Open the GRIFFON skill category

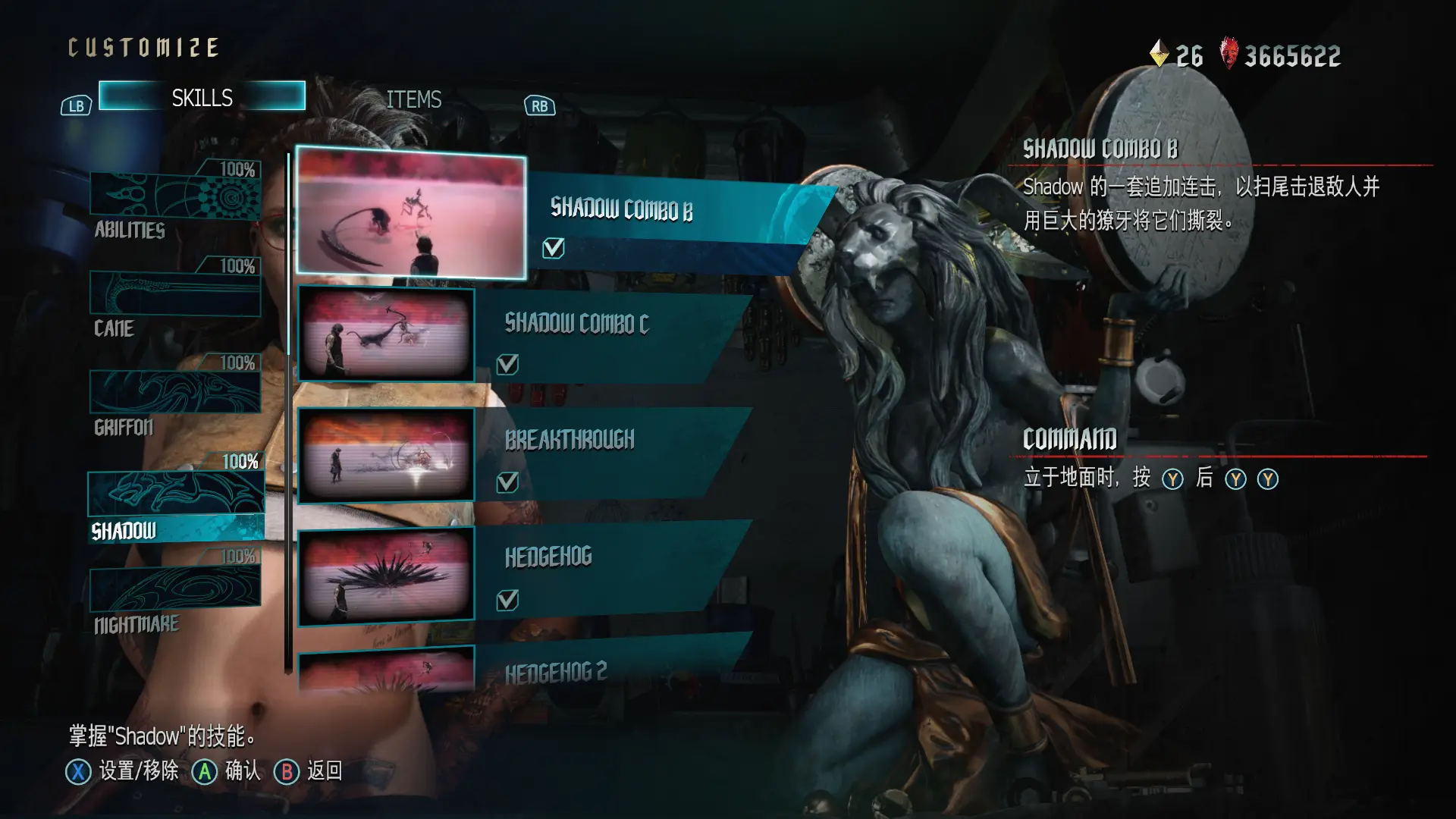click(x=175, y=394)
